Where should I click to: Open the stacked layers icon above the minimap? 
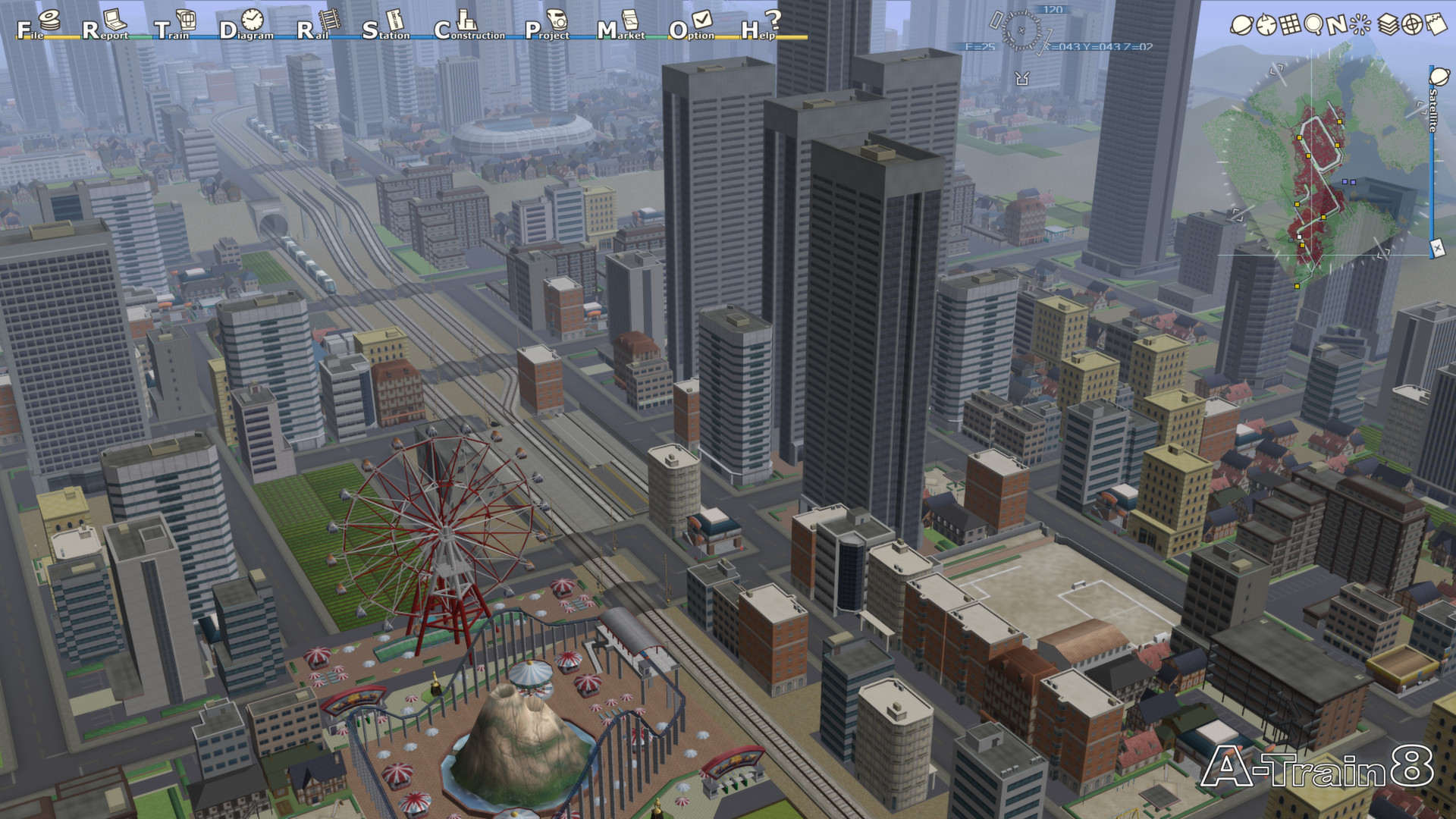pos(1388,24)
